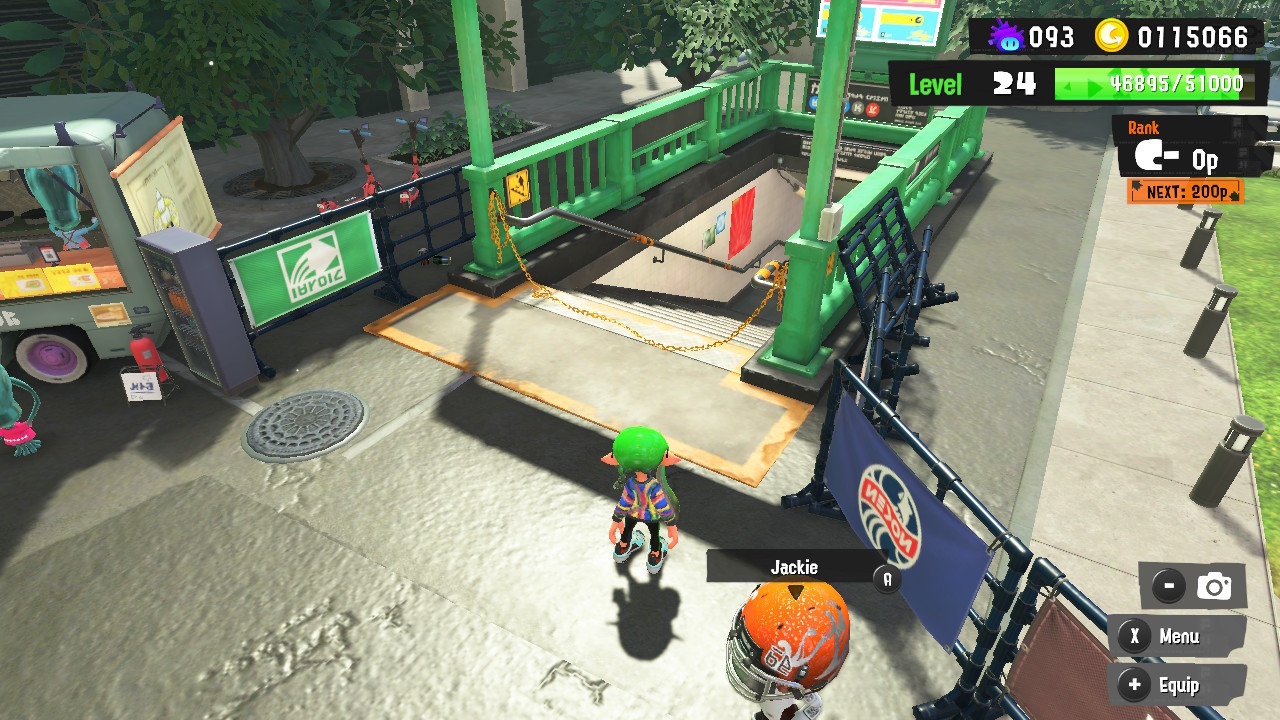
Task: Select the Jackie player name tag
Action: [795, 567]
